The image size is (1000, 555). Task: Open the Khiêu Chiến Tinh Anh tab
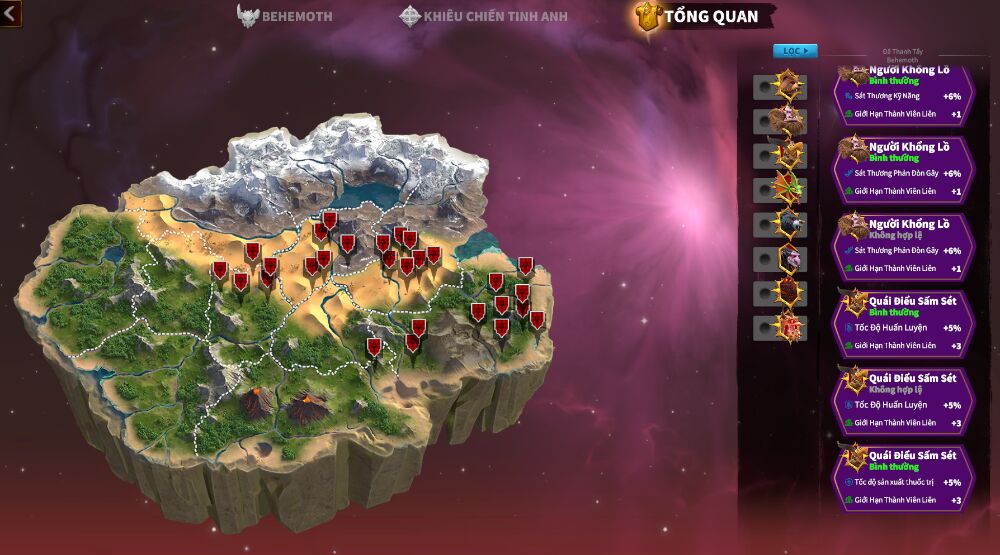486,16
